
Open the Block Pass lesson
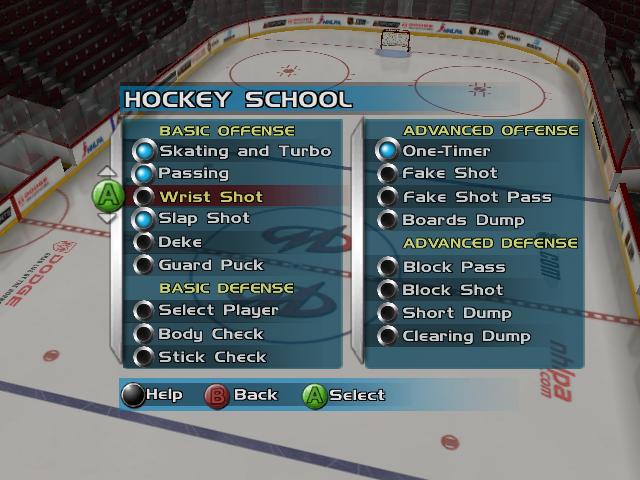tap(453, 267)
